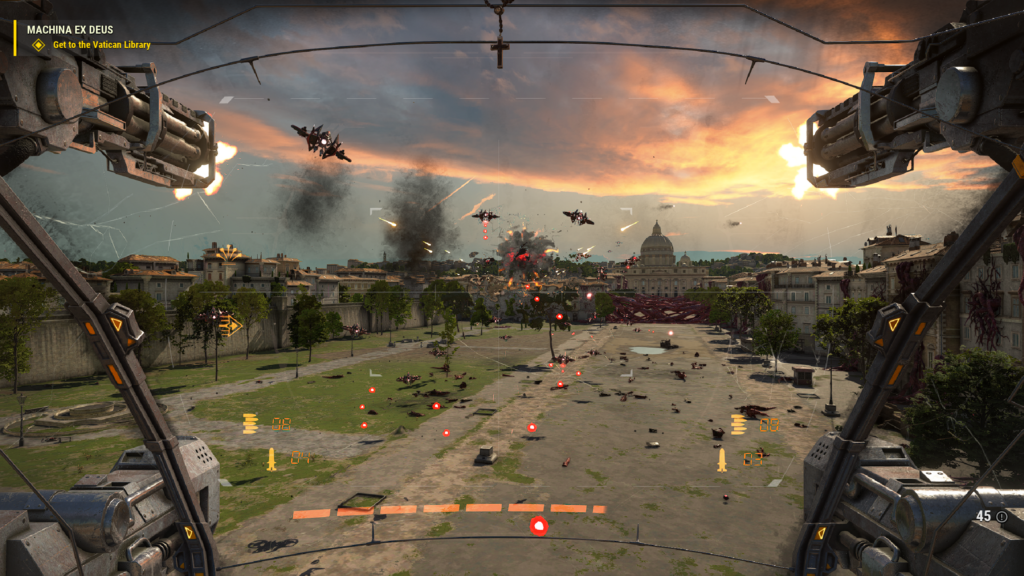Select the right rocket weapon icon

tap(721, 459)
